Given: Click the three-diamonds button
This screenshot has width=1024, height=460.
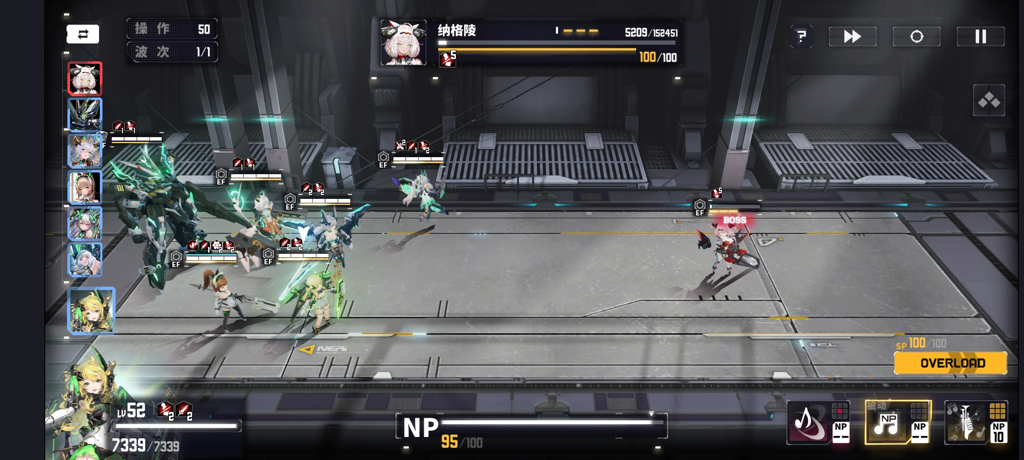Looking at the screenshot, I should tap(988, 100).
